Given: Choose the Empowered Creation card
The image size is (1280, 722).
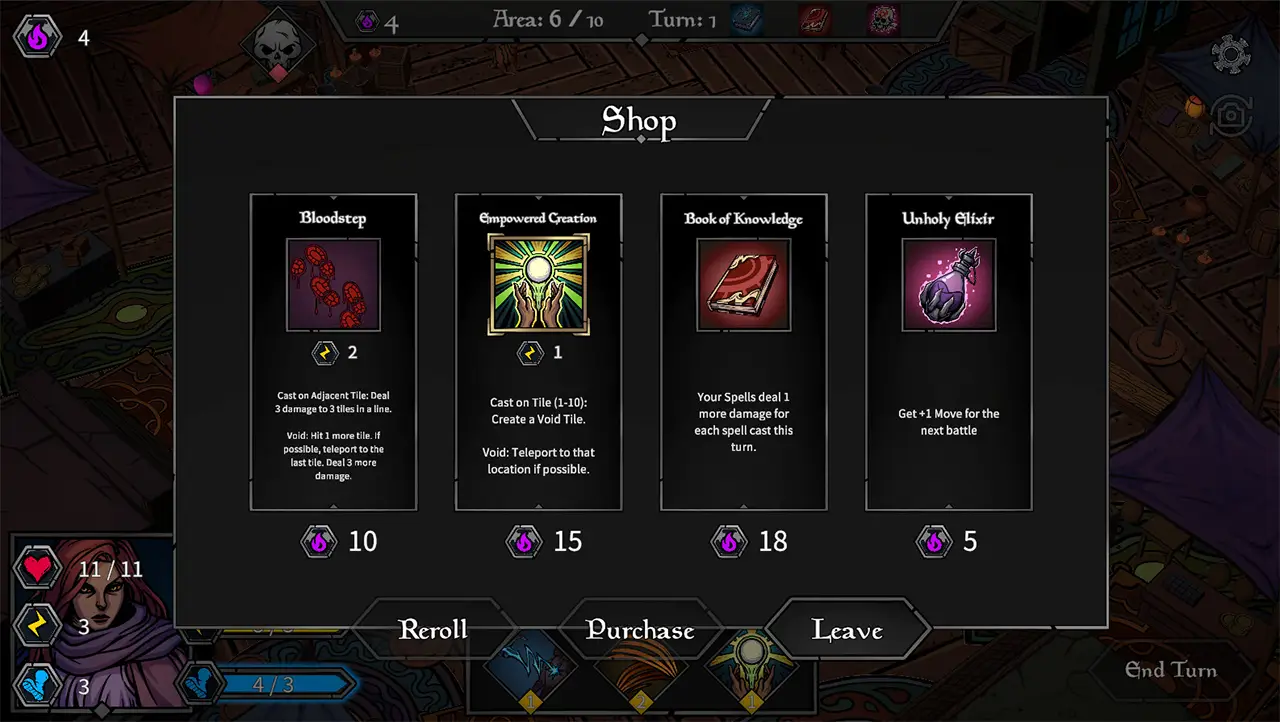Looking at the screenshot, I should click(538, 352).
